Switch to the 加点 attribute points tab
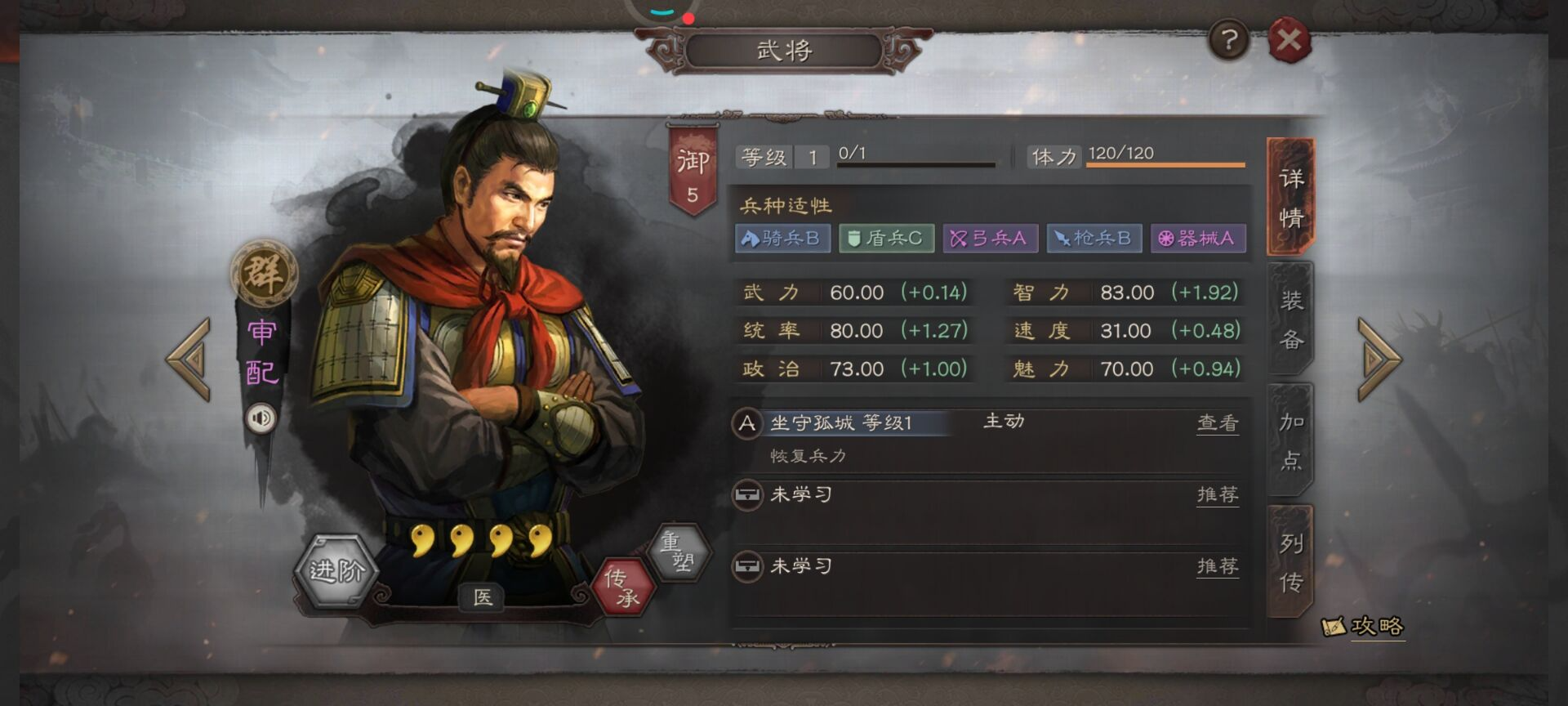This screenshot has width=1568, height=706. 1290,441
